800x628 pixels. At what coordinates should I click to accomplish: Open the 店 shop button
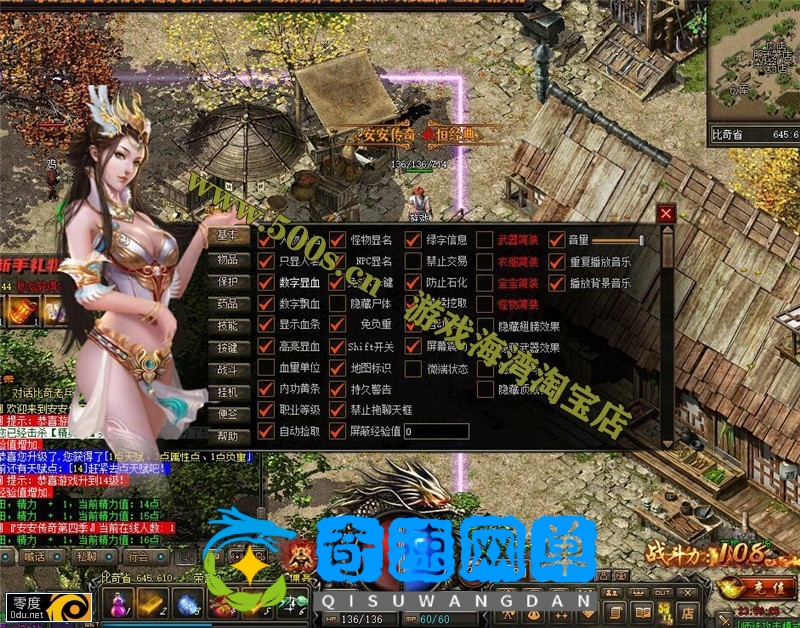coord(688,611)
